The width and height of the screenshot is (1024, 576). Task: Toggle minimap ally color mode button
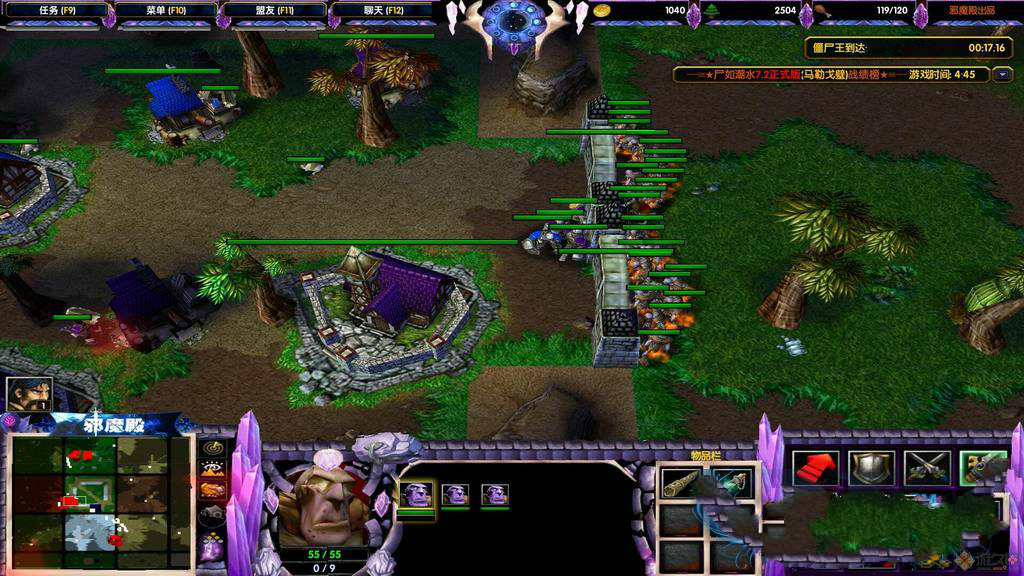[212, 490]
